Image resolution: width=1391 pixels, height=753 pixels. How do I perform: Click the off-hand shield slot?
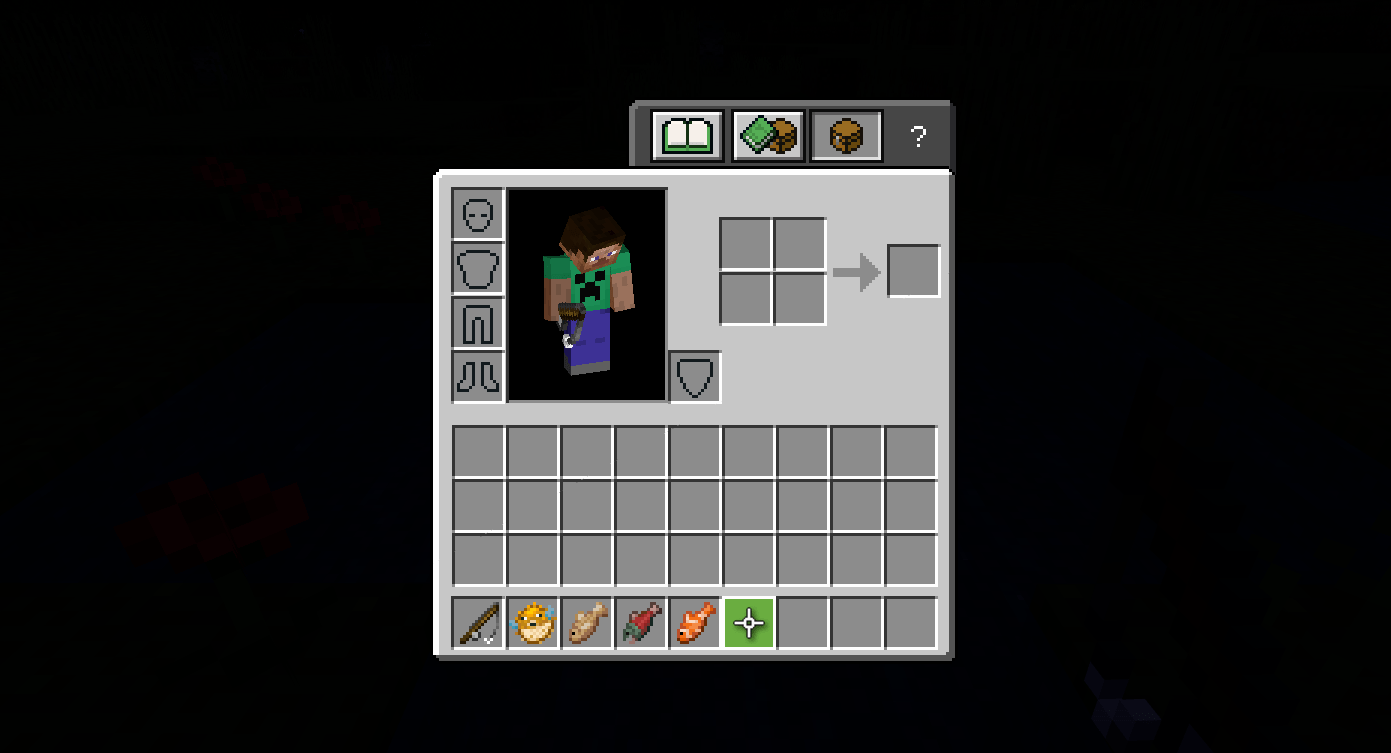pyautogui.click(x=694, y=376)
